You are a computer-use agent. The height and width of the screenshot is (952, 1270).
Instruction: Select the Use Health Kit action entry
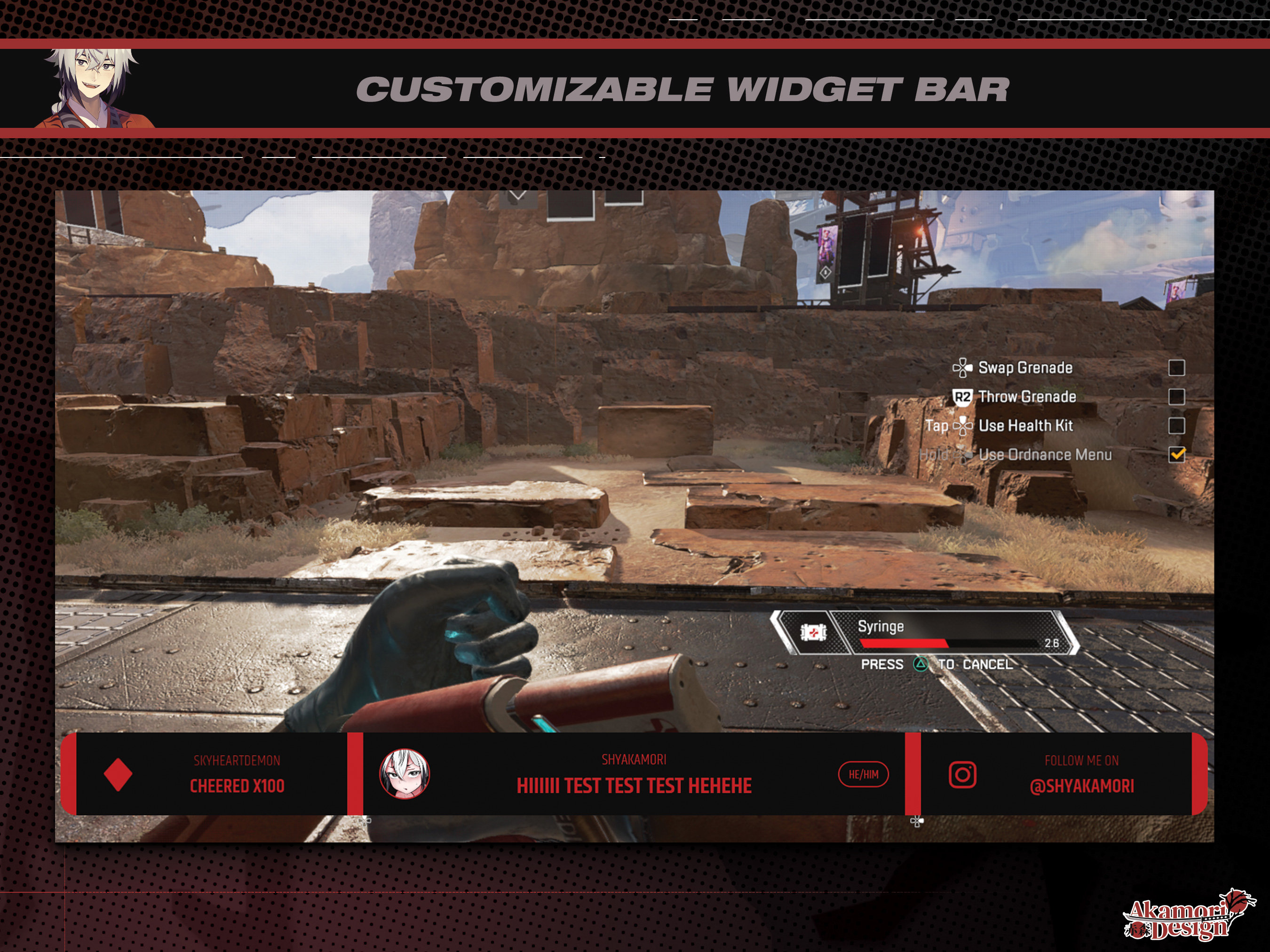click(x=1028, y=426)
